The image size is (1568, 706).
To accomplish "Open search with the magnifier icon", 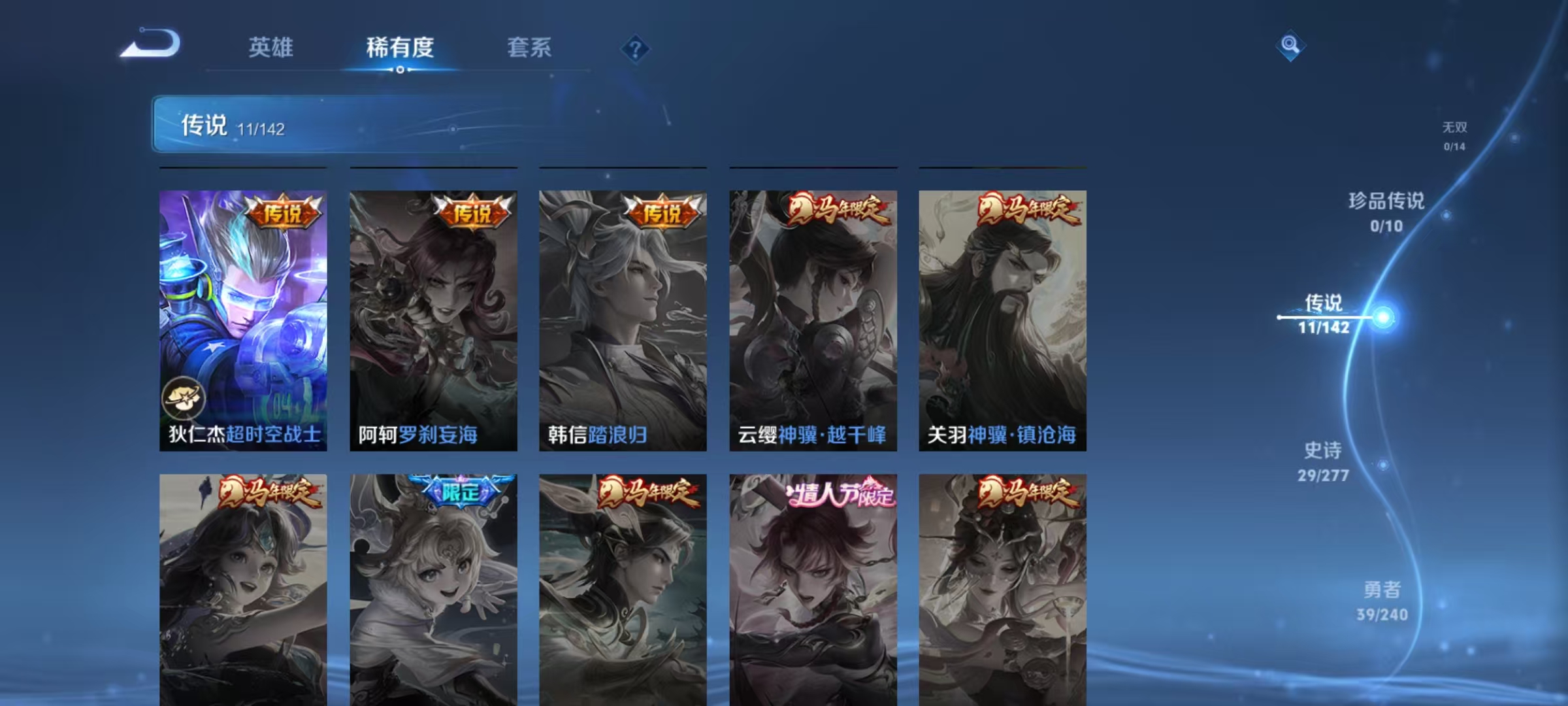I will (1290, 46).
